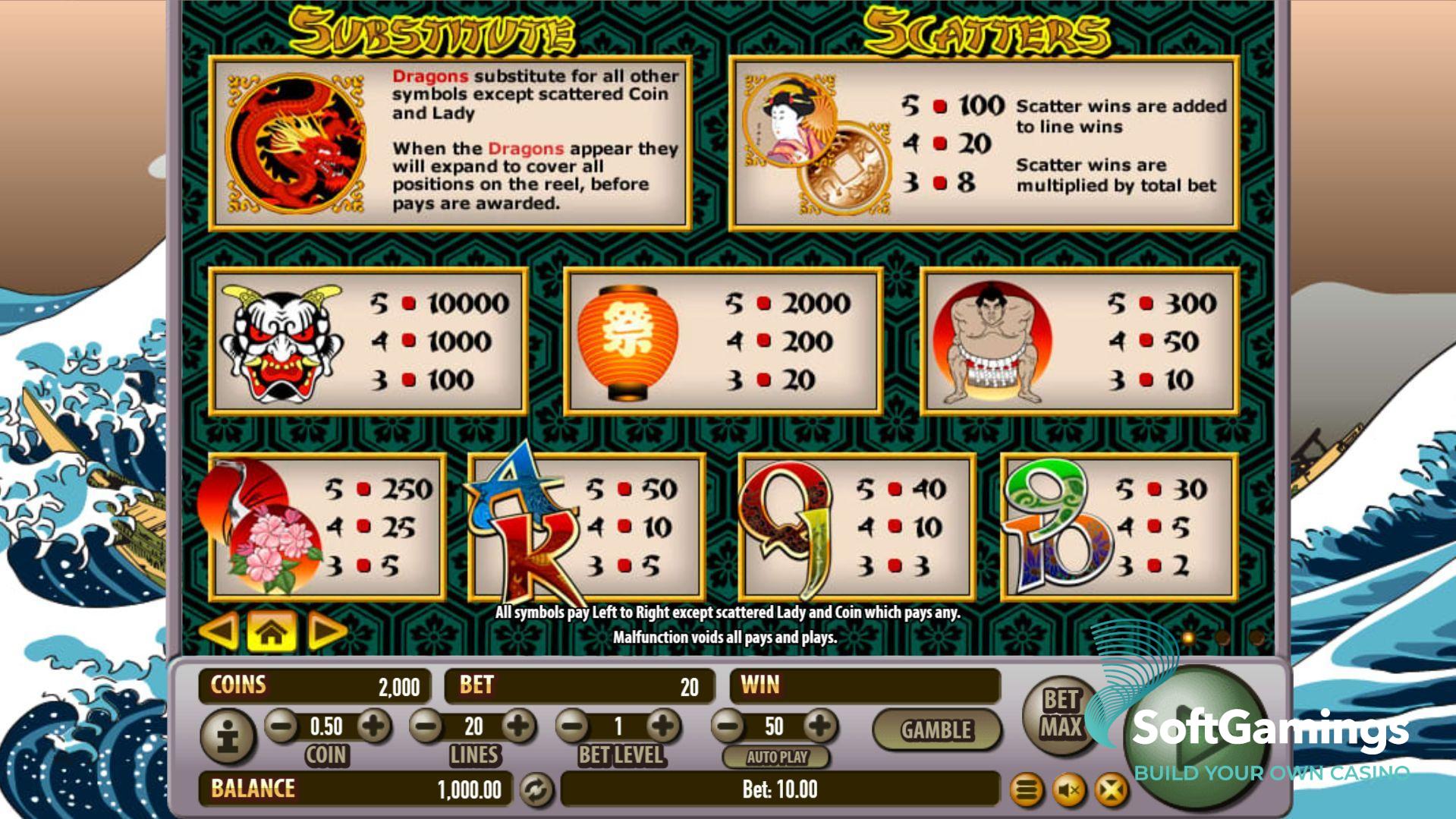This screenshot has width=1456, height=819.
Task: Set bet to Bet Max
Action: pos(1060,713)
